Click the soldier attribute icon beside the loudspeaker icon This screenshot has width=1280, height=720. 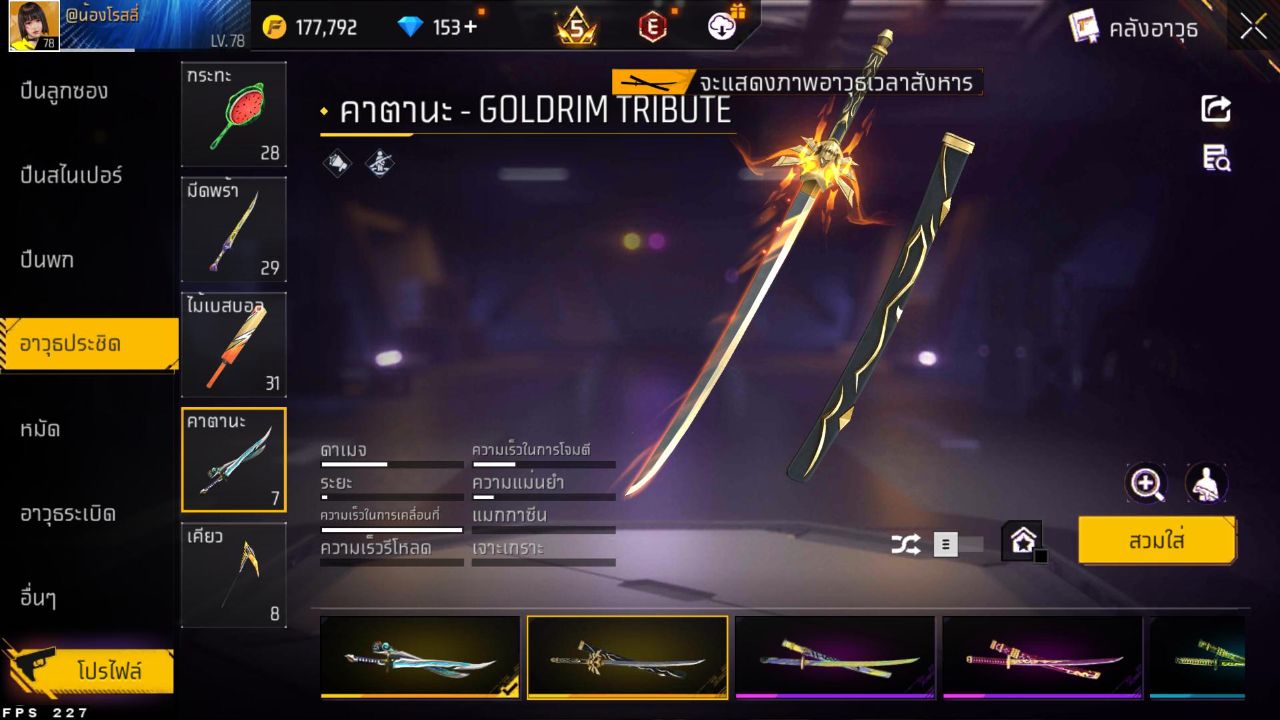(380, 162)
